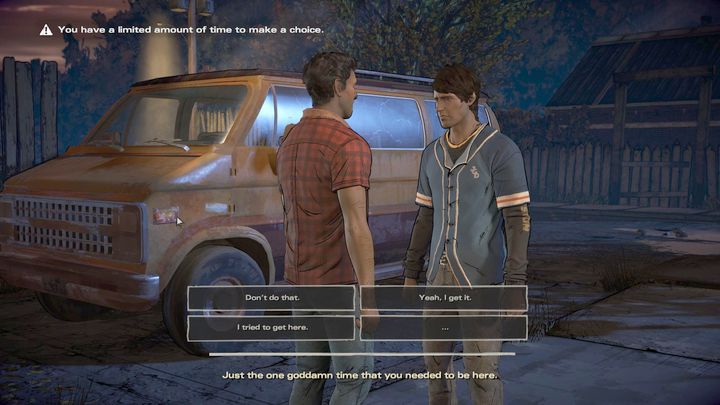Select the "Yeah, I get it." response

(443, 298)
